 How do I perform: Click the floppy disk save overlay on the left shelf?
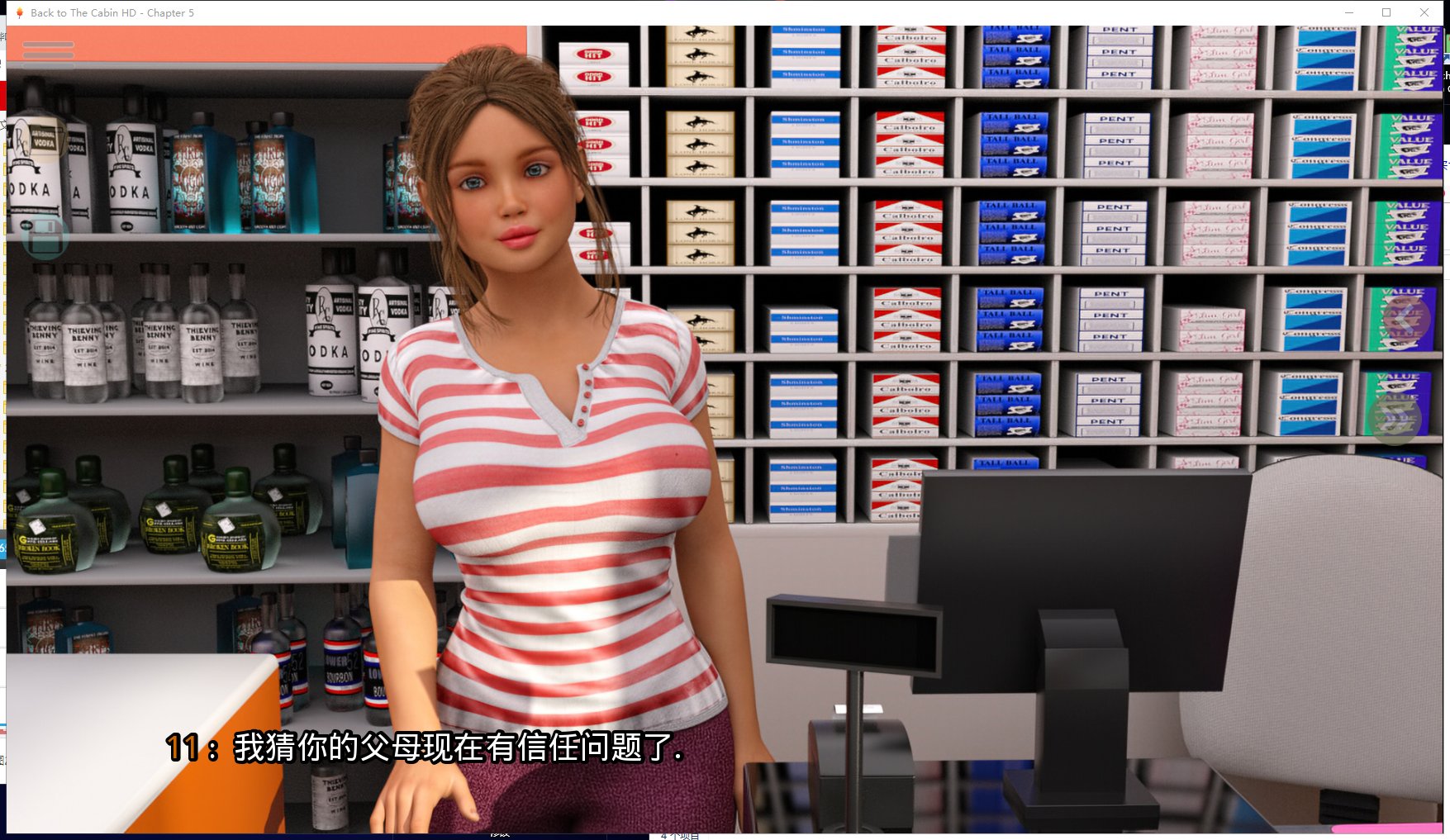coord(44,240)
